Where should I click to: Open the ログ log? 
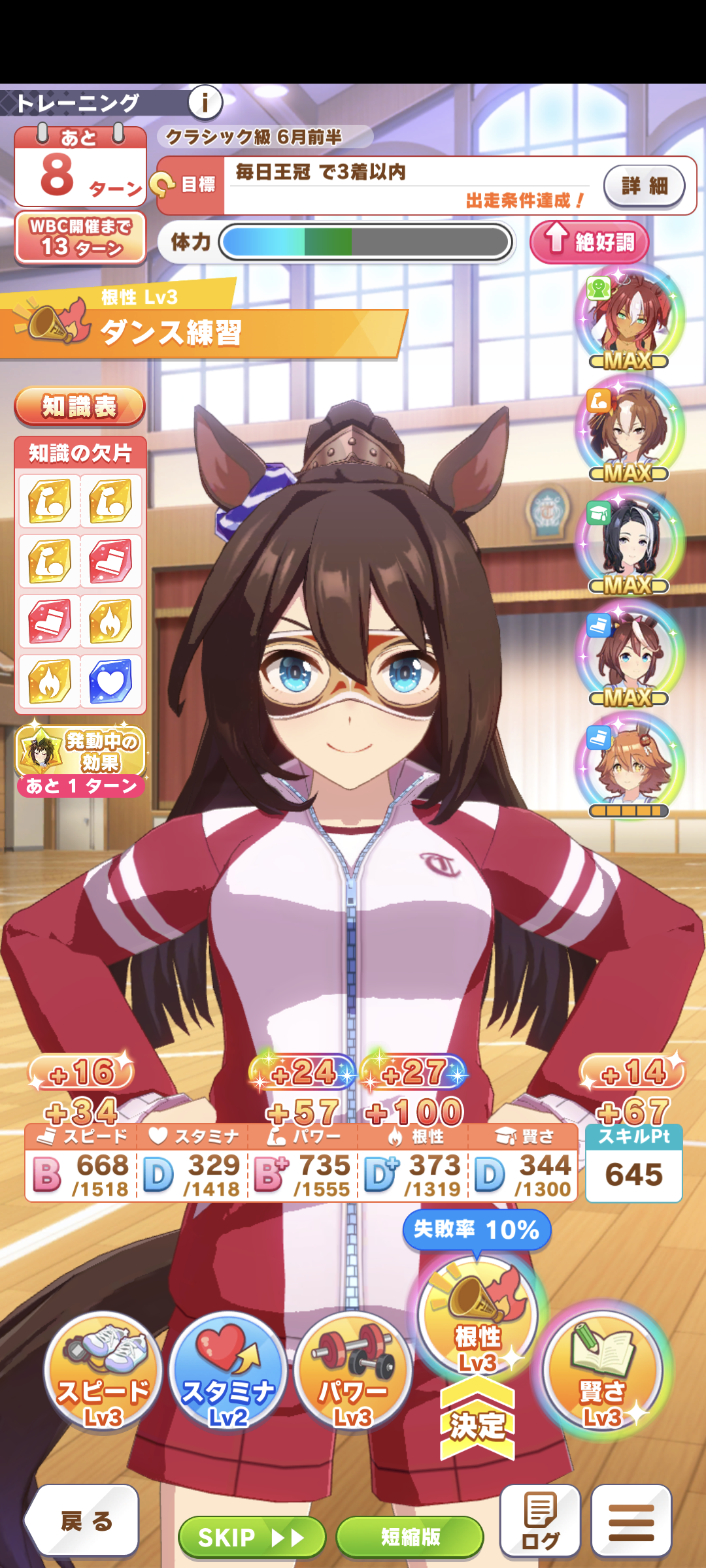[540, 1520]
